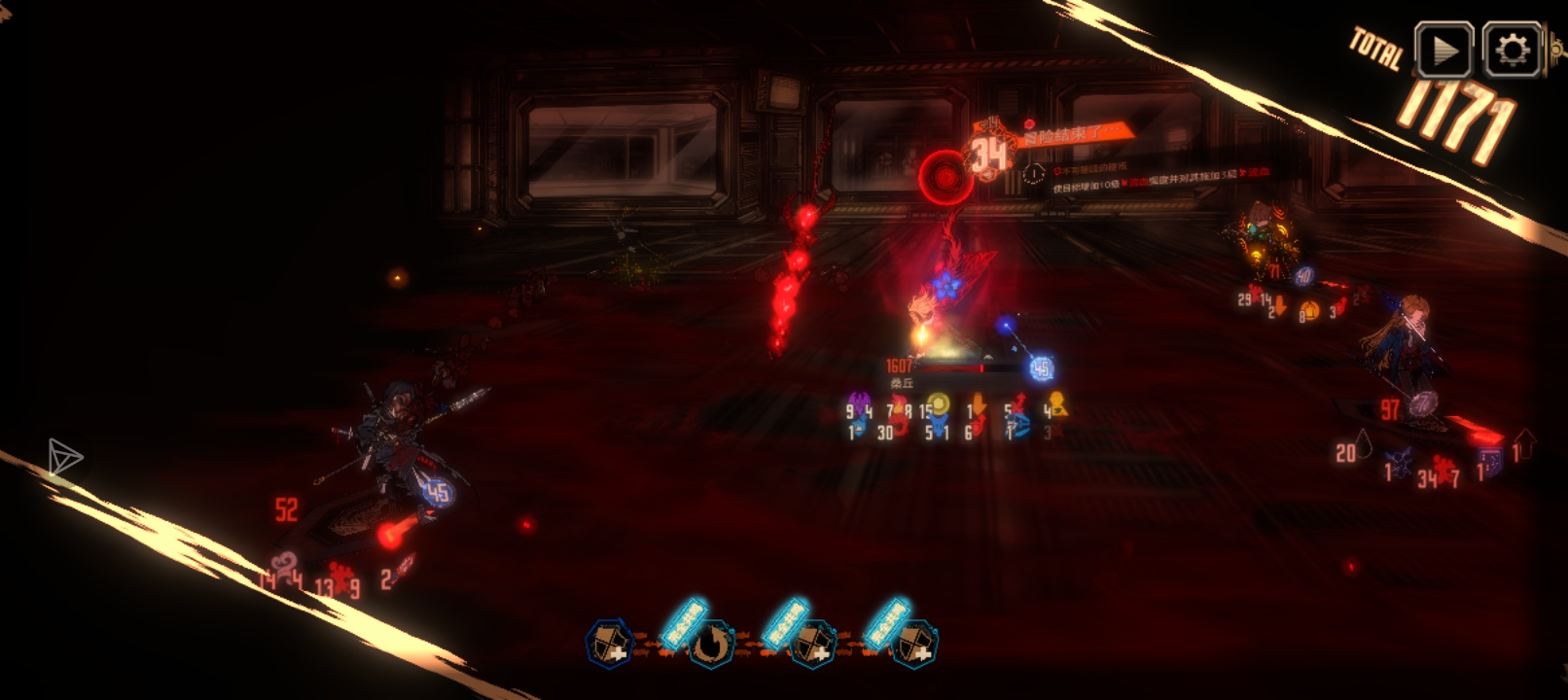Toggle the battle speed play button

click(x=1443, y=50)
